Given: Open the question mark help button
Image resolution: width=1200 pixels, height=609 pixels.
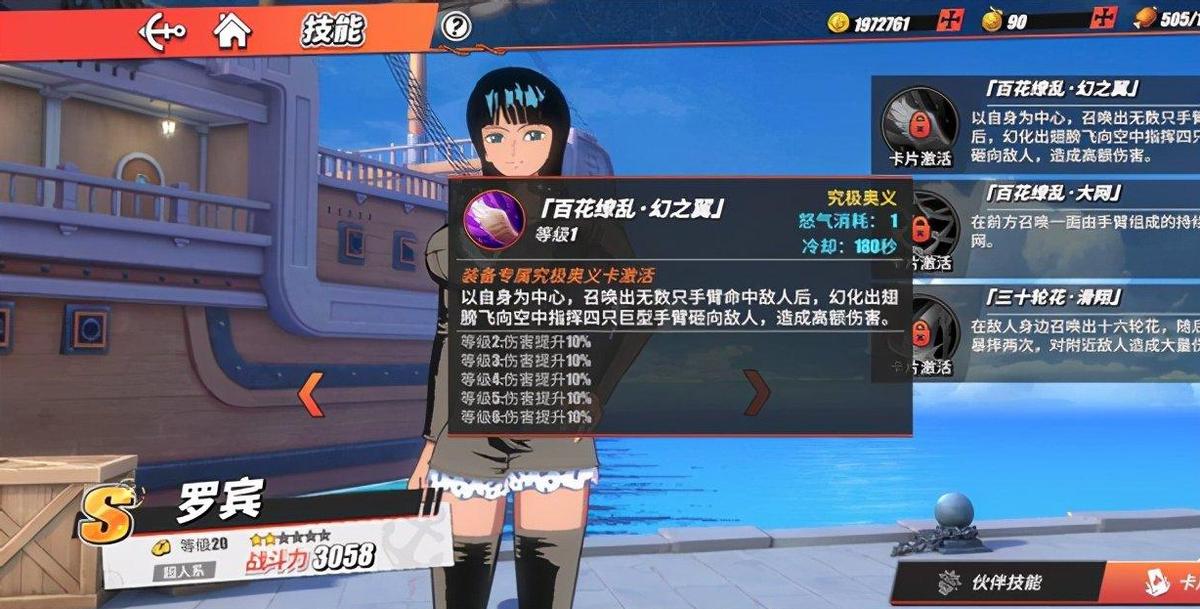Looking at the screenshot, I should (456, 27).
